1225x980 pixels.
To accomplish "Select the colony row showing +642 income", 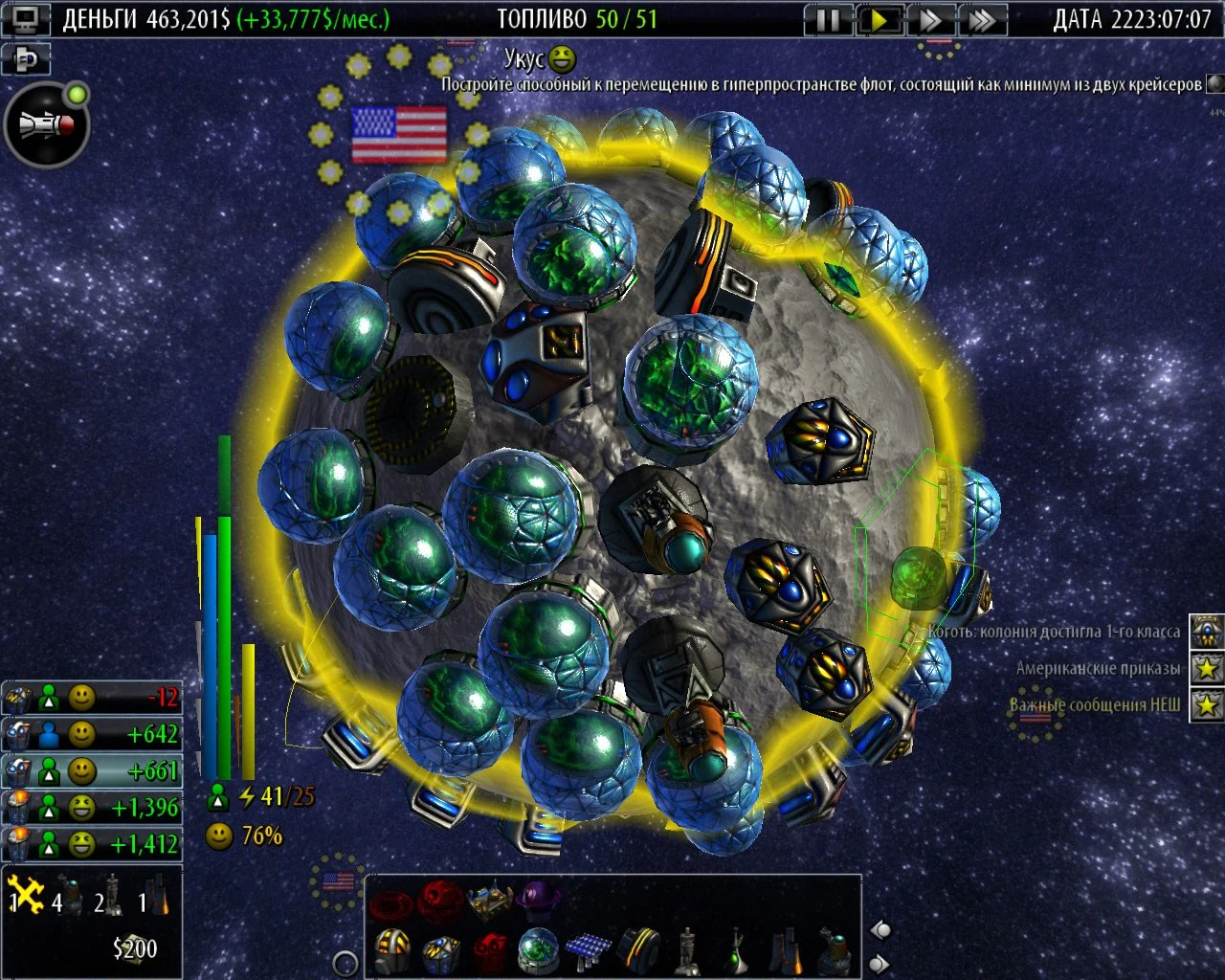I will click(92, 734).
